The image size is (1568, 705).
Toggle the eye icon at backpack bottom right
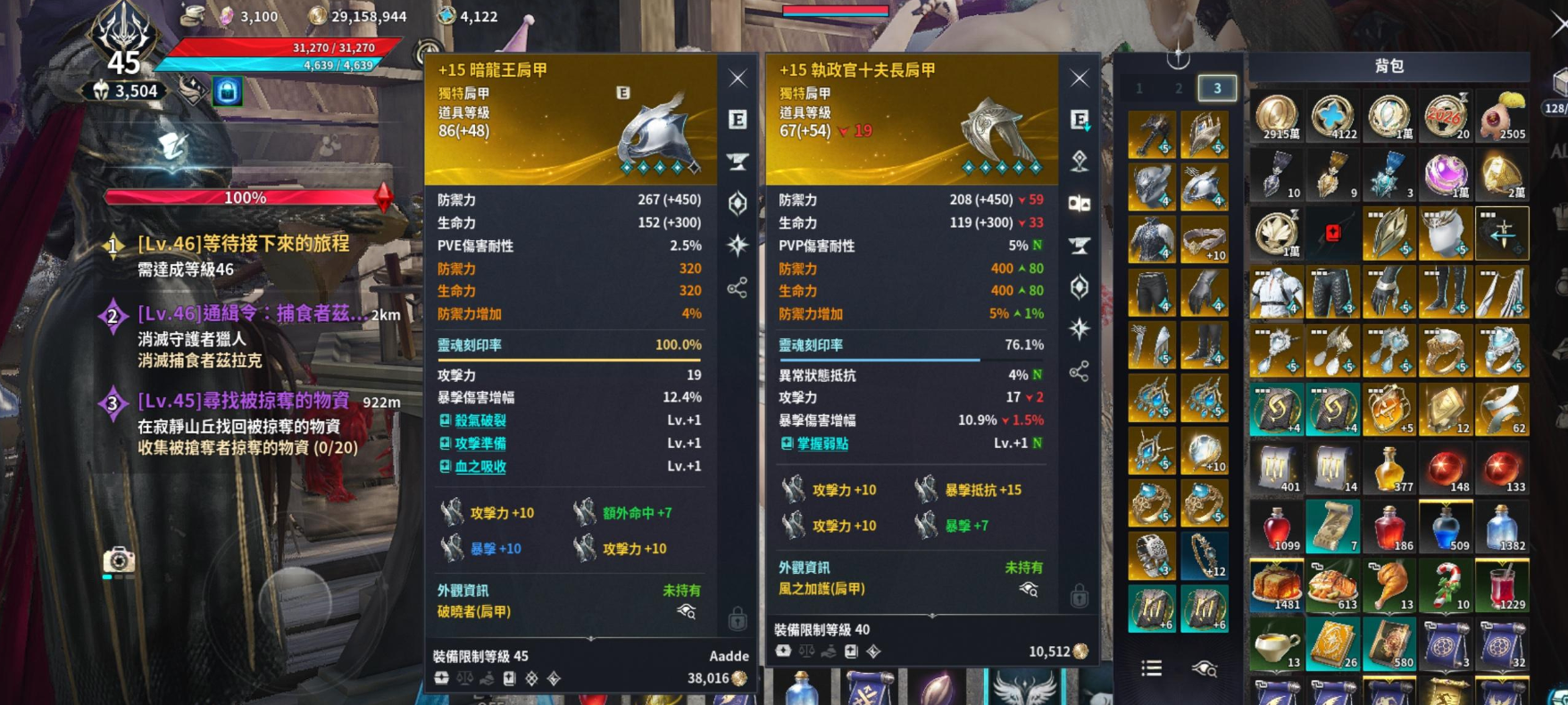click(x=1207, y=668)
